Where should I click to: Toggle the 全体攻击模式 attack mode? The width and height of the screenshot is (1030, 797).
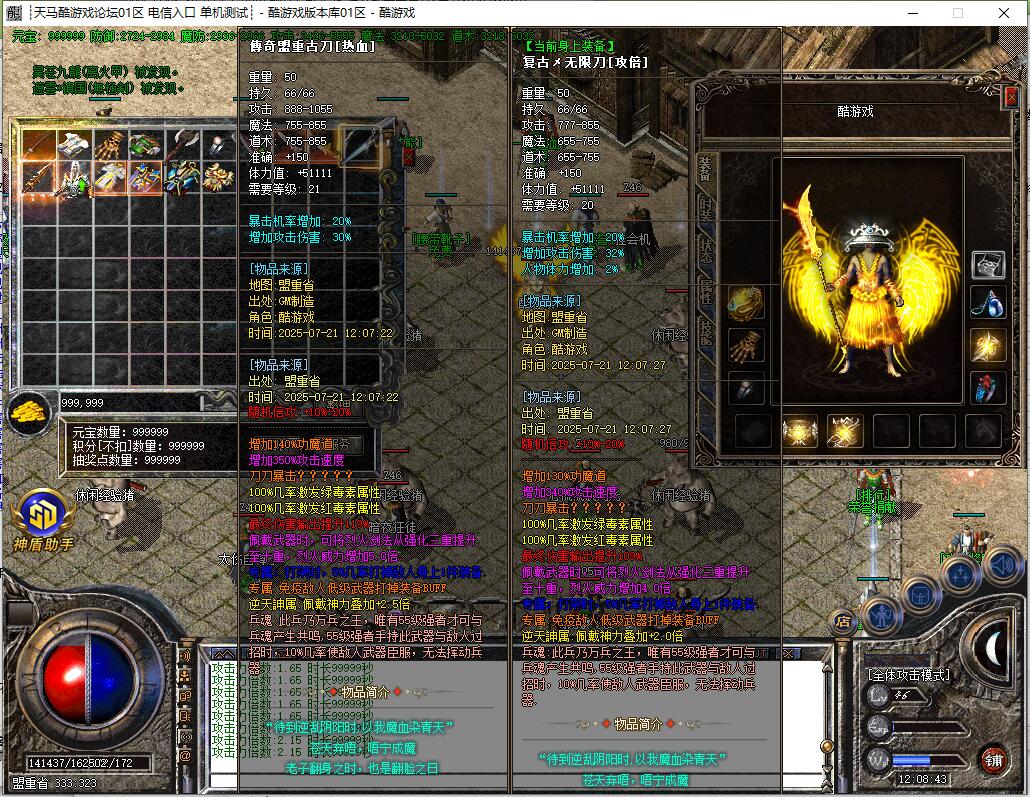(x=908, y=675)
